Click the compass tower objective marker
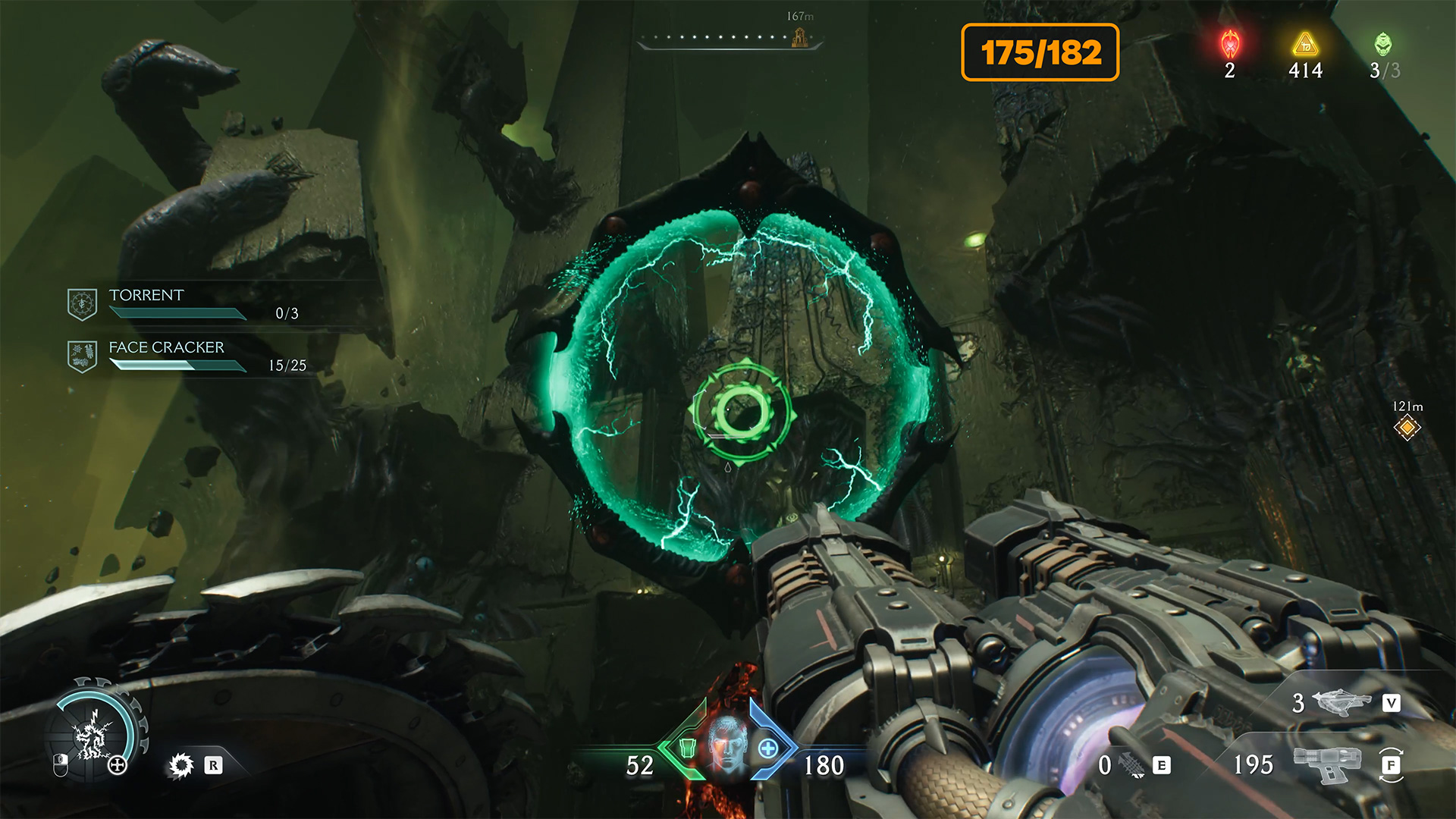 [799, 37]
